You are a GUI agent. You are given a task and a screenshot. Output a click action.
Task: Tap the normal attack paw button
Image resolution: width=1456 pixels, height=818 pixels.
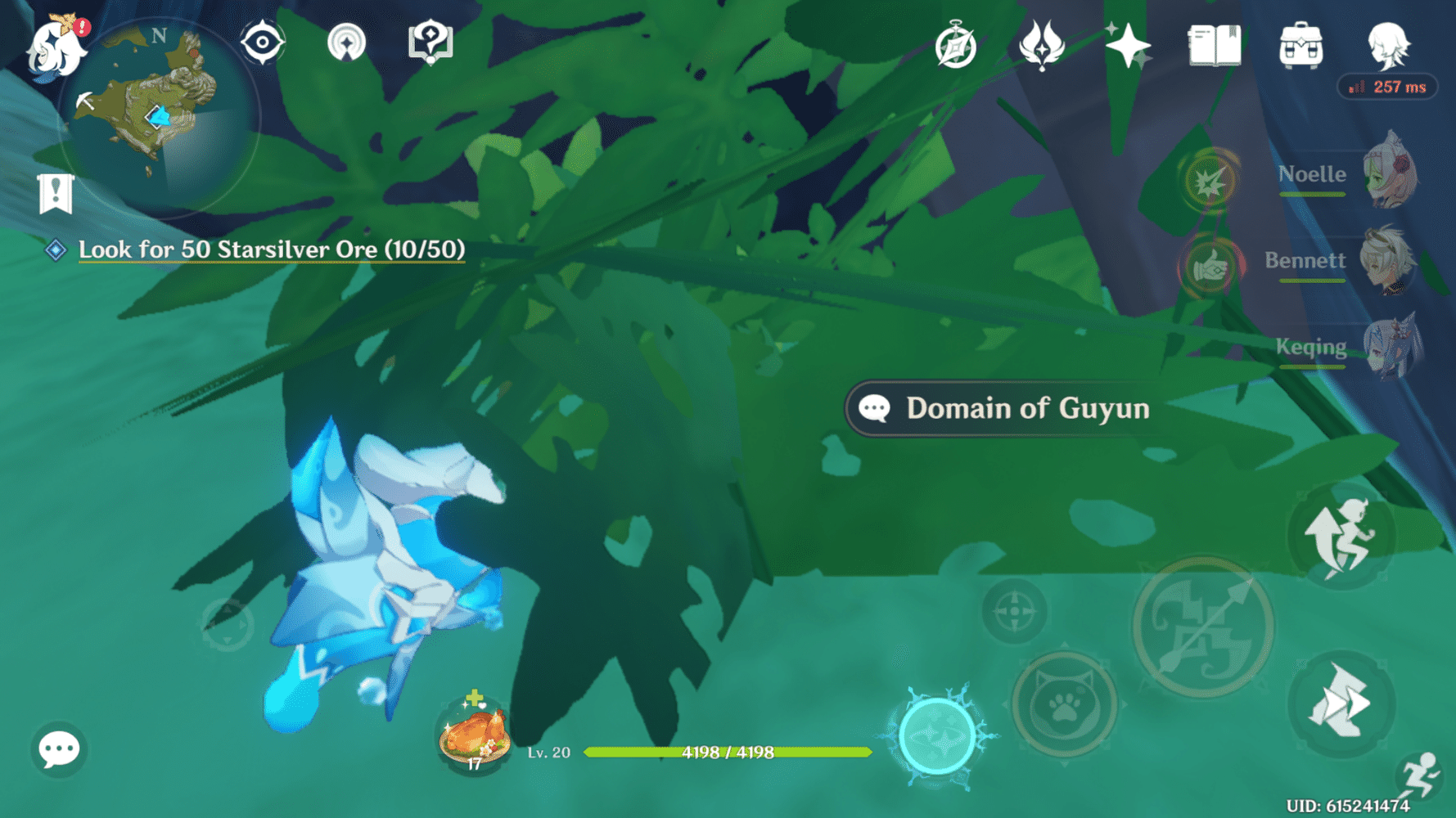coord(1064,705)
